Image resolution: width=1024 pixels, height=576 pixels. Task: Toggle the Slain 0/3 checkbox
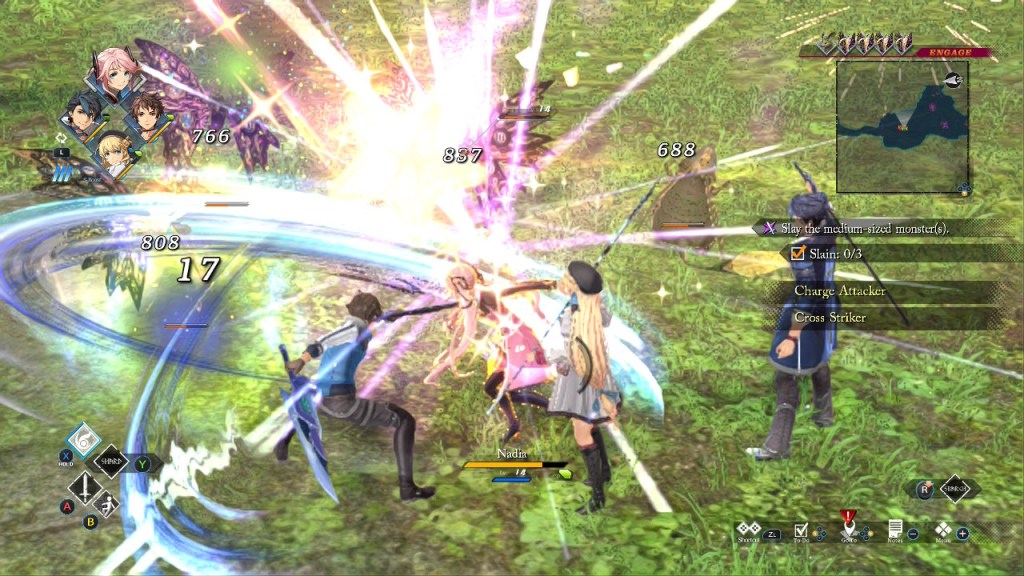[x=798, y=254]
